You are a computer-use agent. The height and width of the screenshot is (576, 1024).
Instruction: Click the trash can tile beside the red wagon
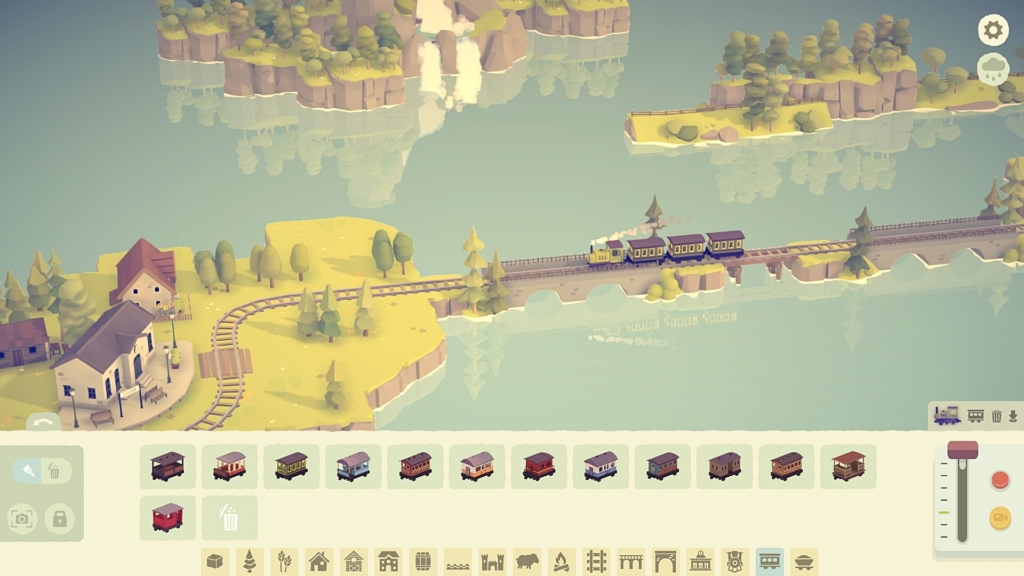(x=229, y=517)
